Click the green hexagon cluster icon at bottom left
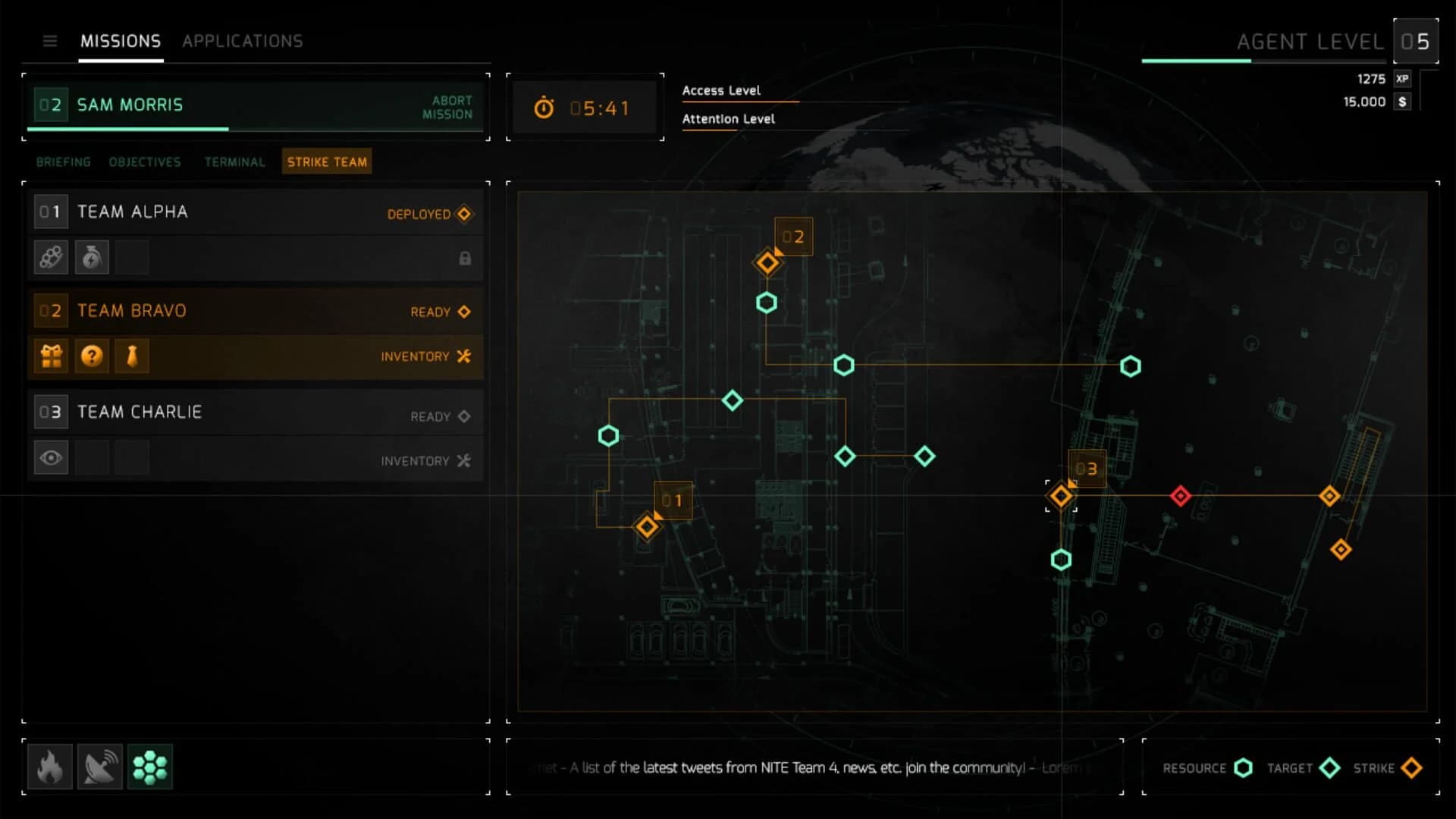Image resolution: width=1456 pixels, height=819 pixels. [150, 767]
